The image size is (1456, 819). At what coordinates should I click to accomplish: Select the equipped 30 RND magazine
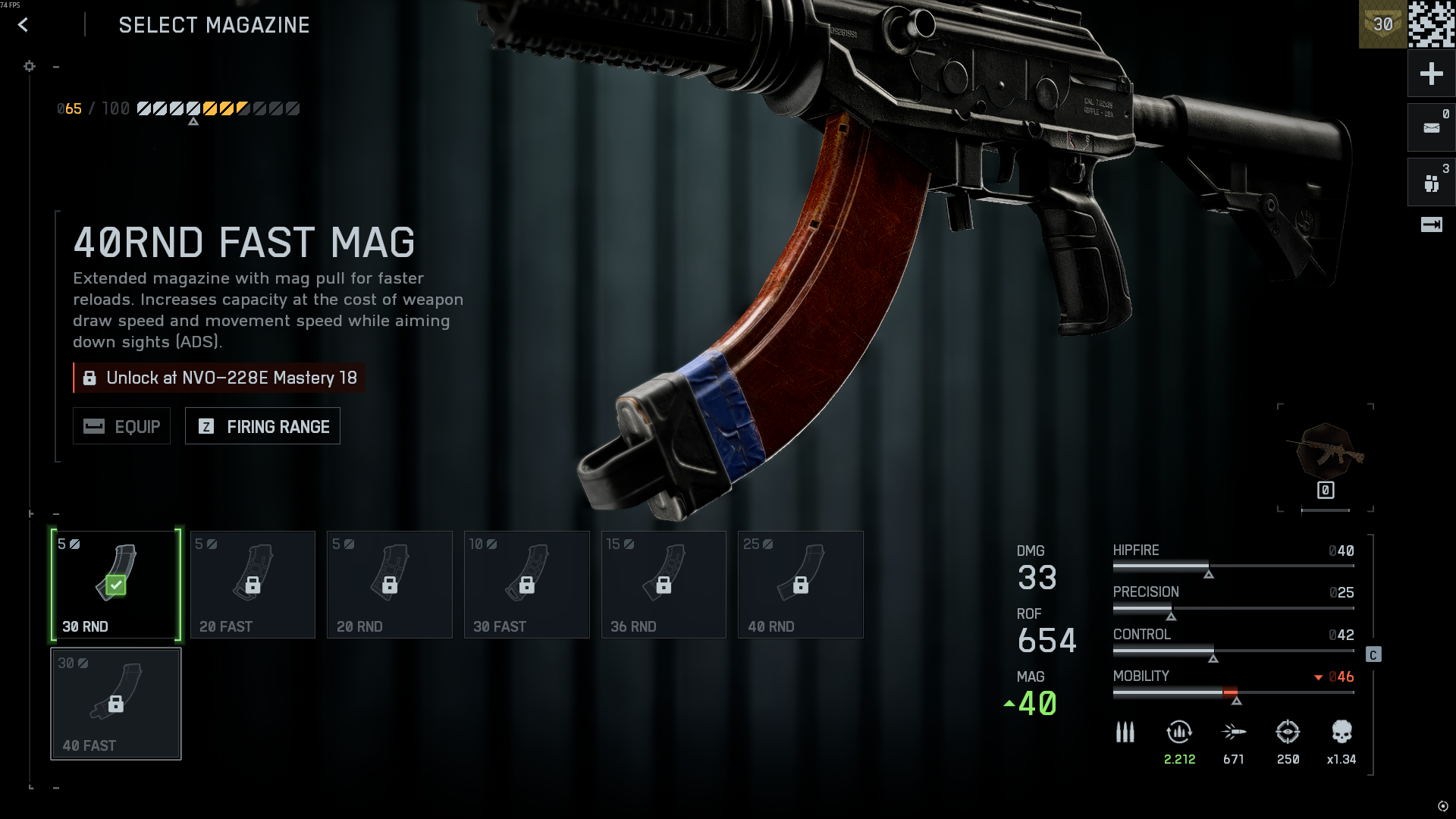pos(116,585)
